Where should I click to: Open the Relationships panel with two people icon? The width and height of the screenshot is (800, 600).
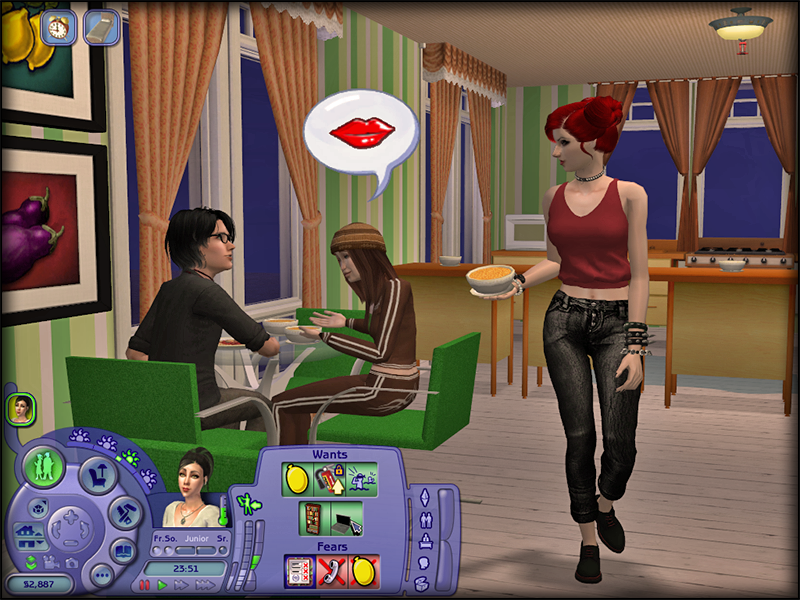click(423, 519)
